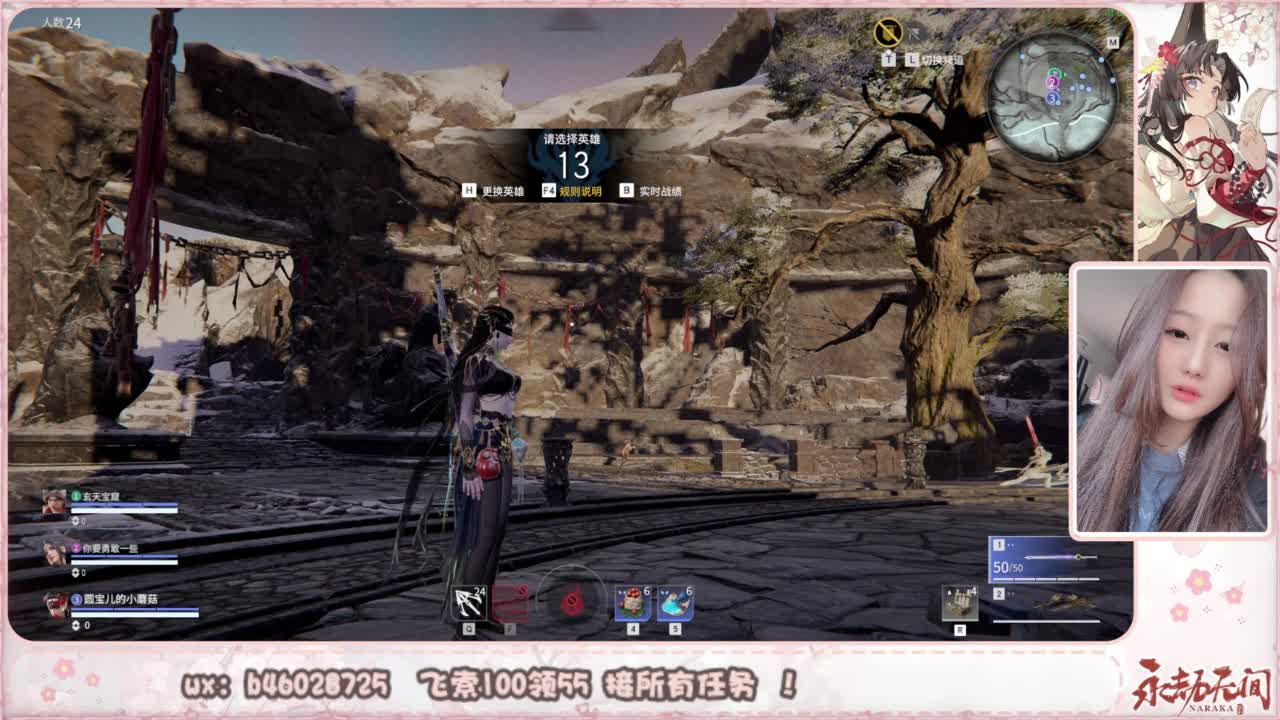Click the white arrow cursor icon near the shield

click(913, 33)
